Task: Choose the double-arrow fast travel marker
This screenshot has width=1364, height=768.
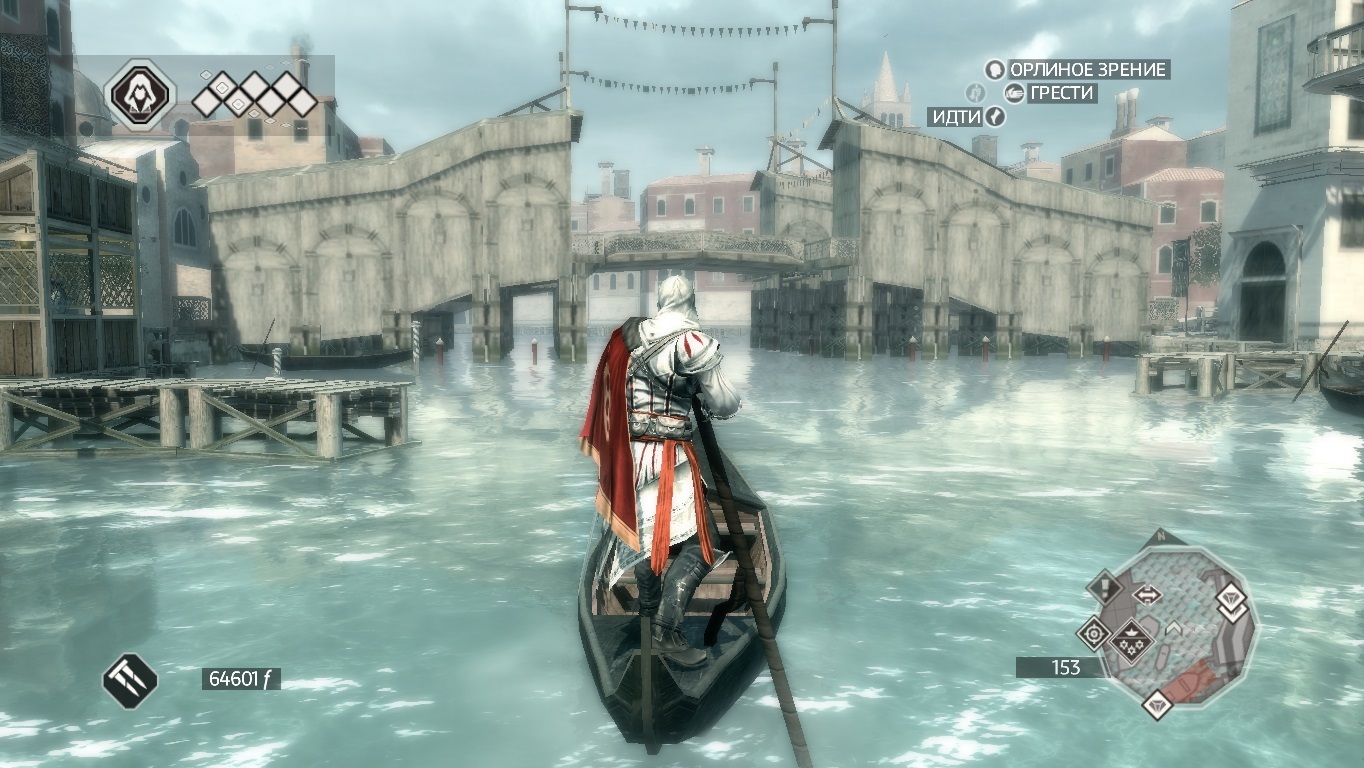Action: tap(1147, 595)
